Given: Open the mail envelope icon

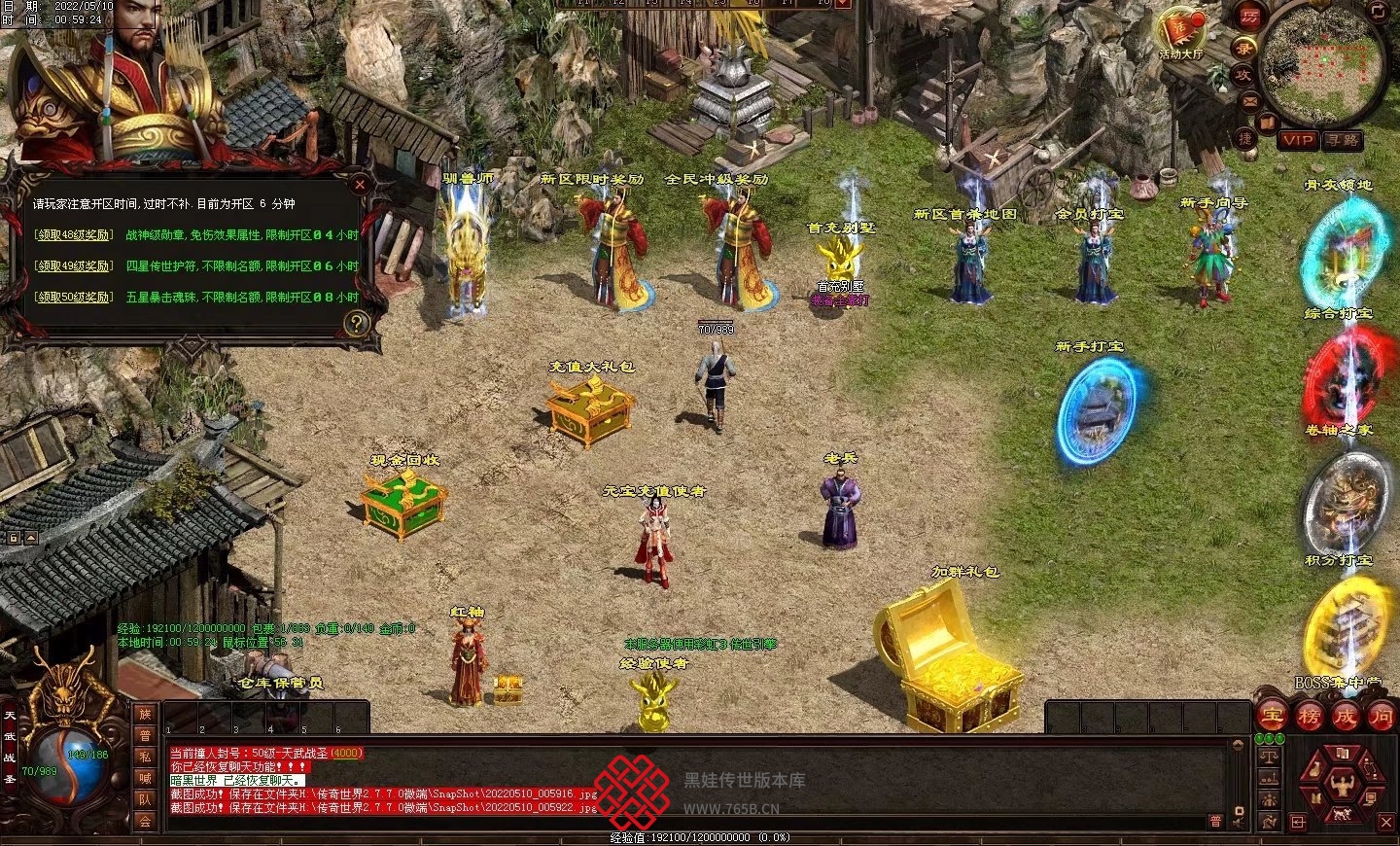Looking at the screenshot, I should click(1249, 100).
